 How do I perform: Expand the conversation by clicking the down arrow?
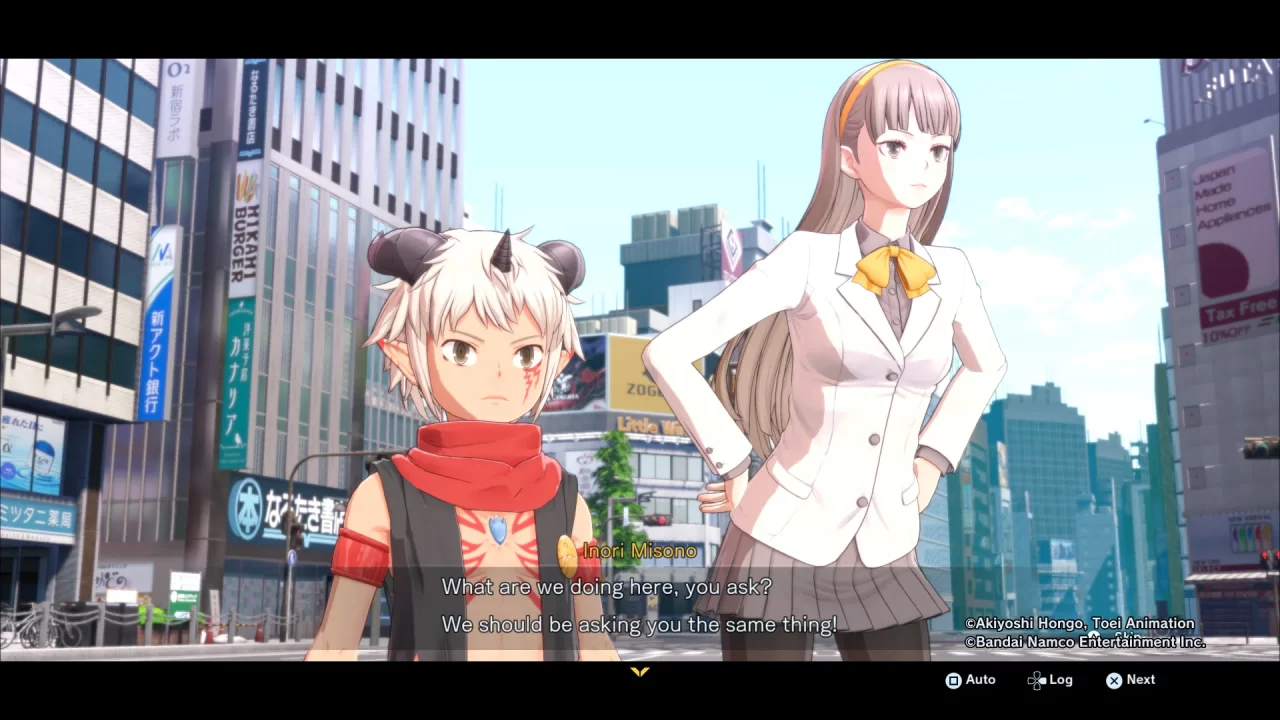[x=640, y=672]
